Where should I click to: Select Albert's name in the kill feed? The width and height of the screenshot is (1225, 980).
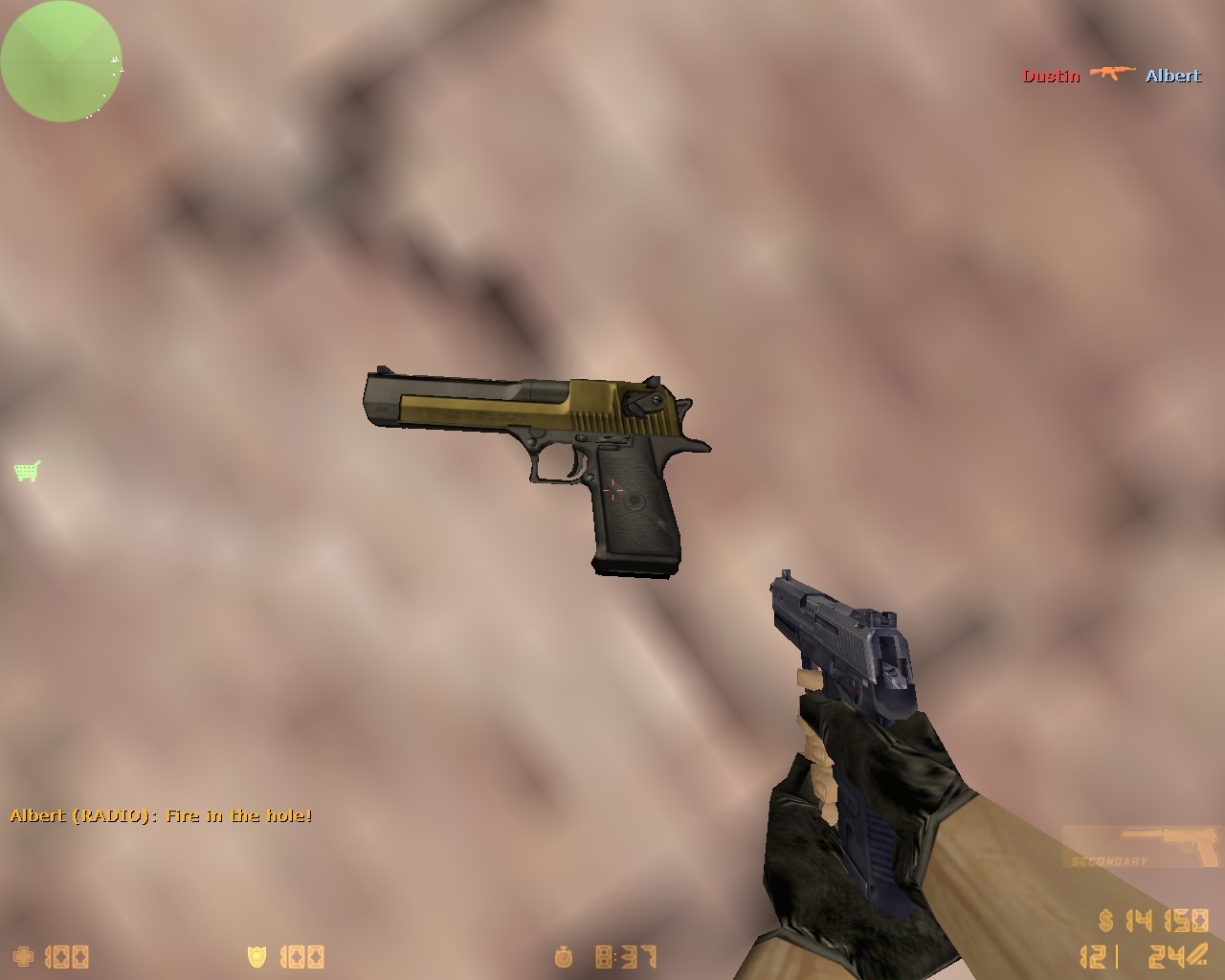click(x=1171, y=75)
